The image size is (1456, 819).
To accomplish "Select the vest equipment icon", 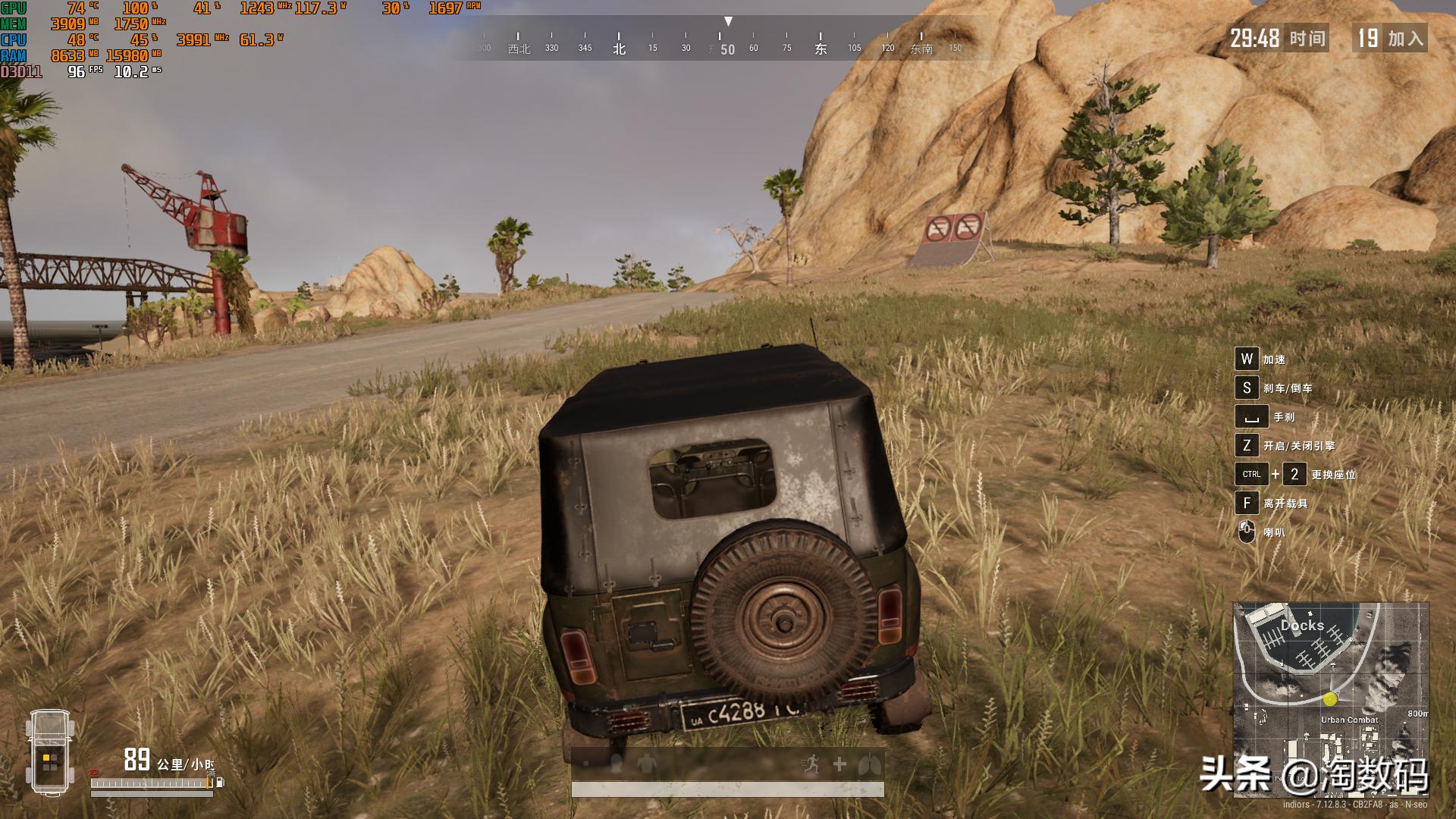I will point(646,762).
